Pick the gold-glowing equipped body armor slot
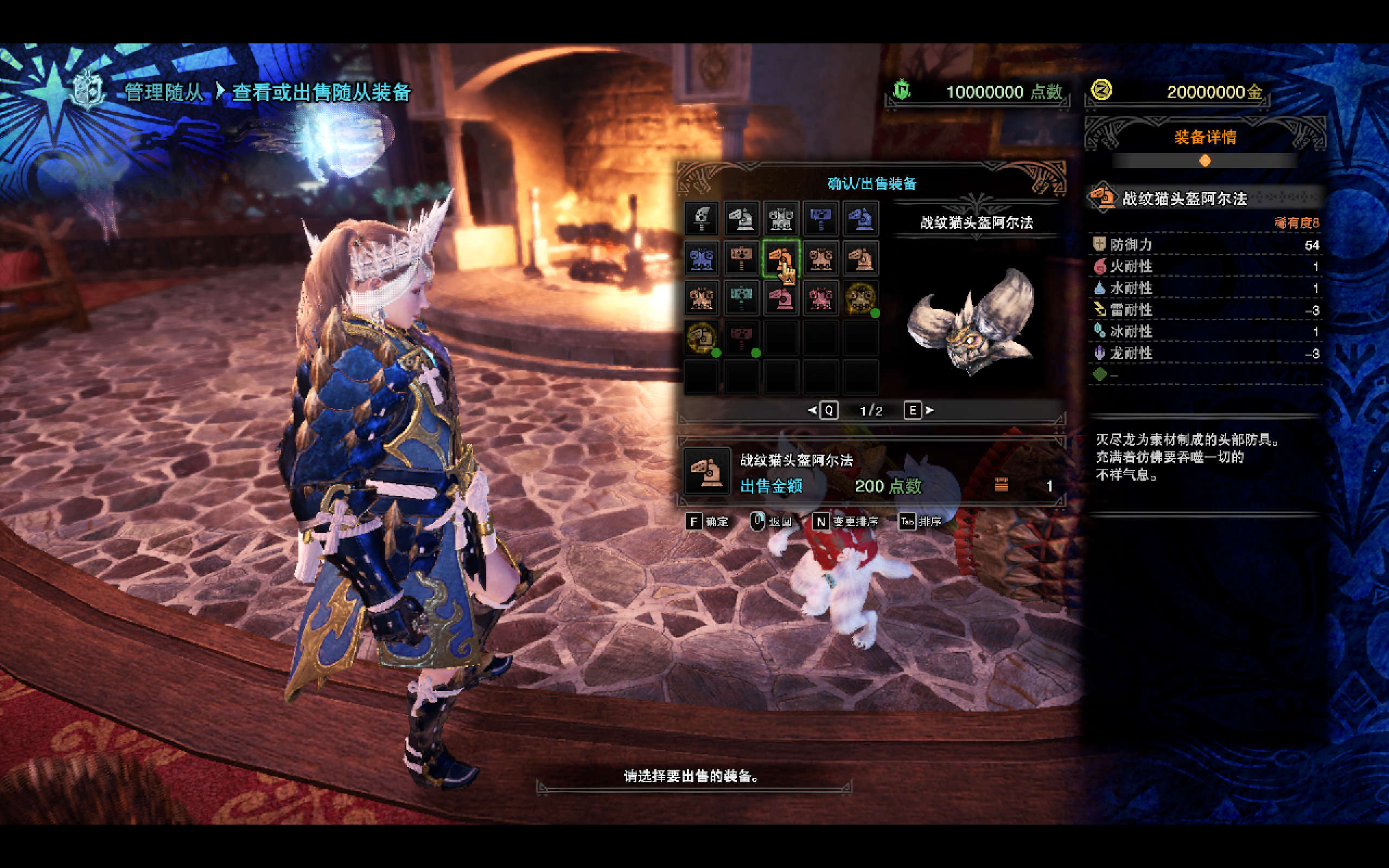Screen dimensions: 1389x868 (x=861, y=298)
